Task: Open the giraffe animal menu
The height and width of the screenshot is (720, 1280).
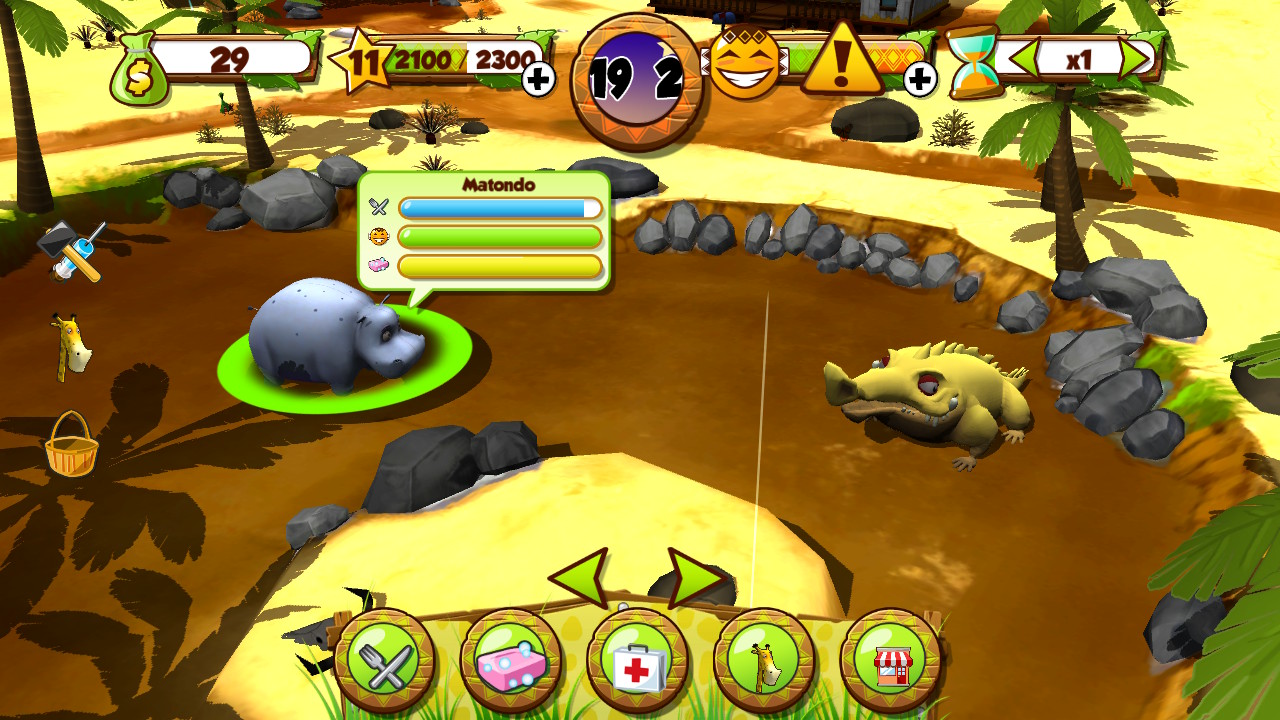Action: 762,661
